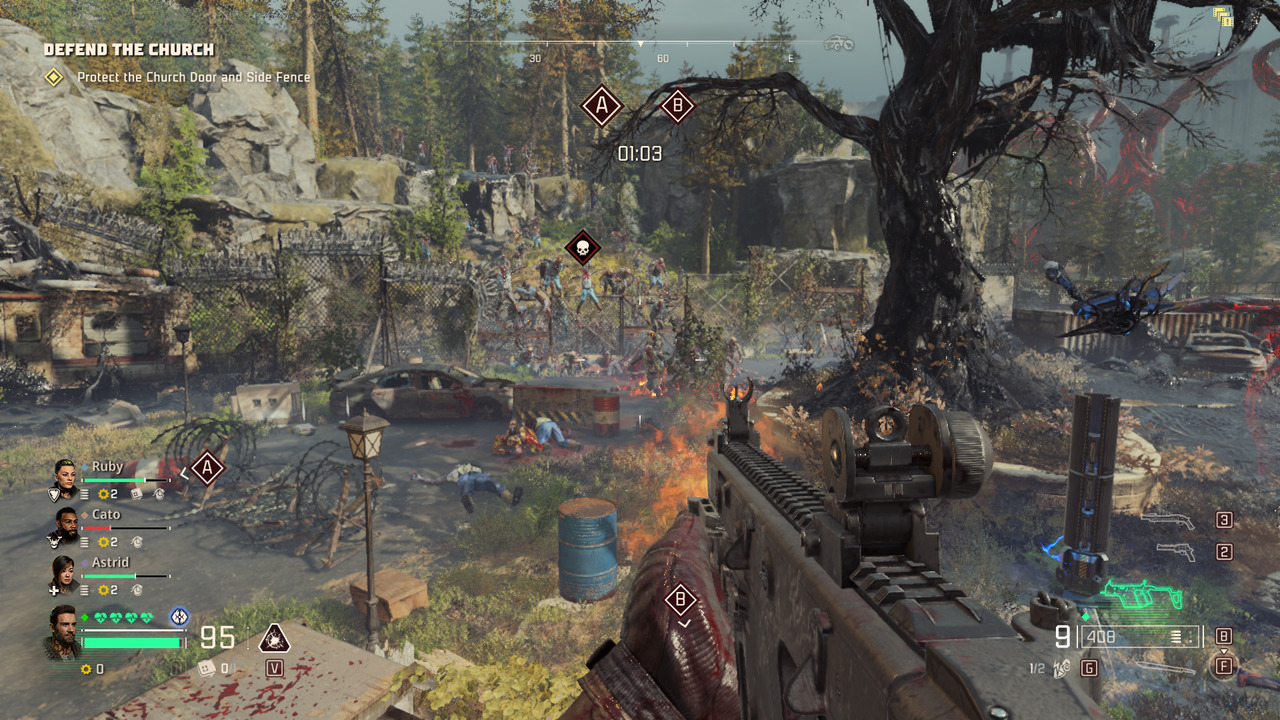
Task: Click the yellow network status icon
Action: coord(1222,15)
